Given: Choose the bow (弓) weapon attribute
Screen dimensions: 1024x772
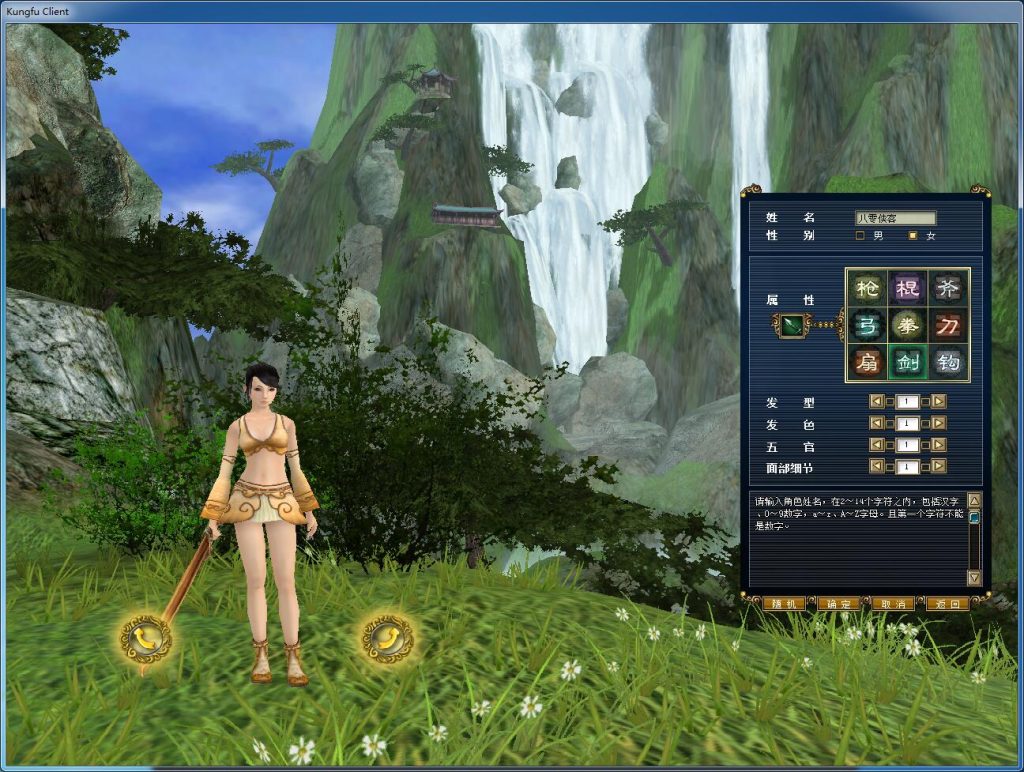Looking at the screenshot, I should tap(867, 325).
